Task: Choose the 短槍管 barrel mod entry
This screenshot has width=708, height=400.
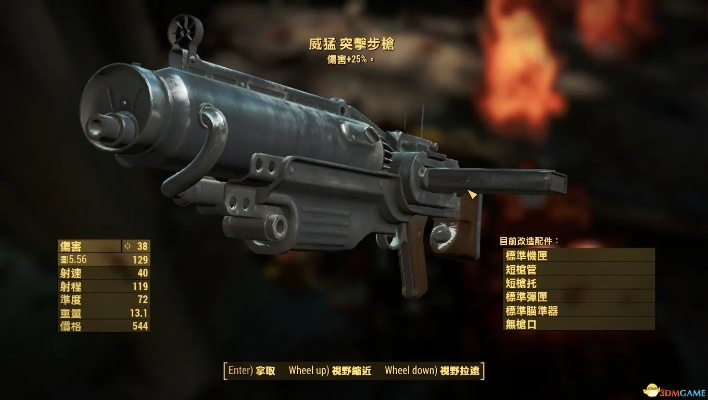Action: coord(578,270)
